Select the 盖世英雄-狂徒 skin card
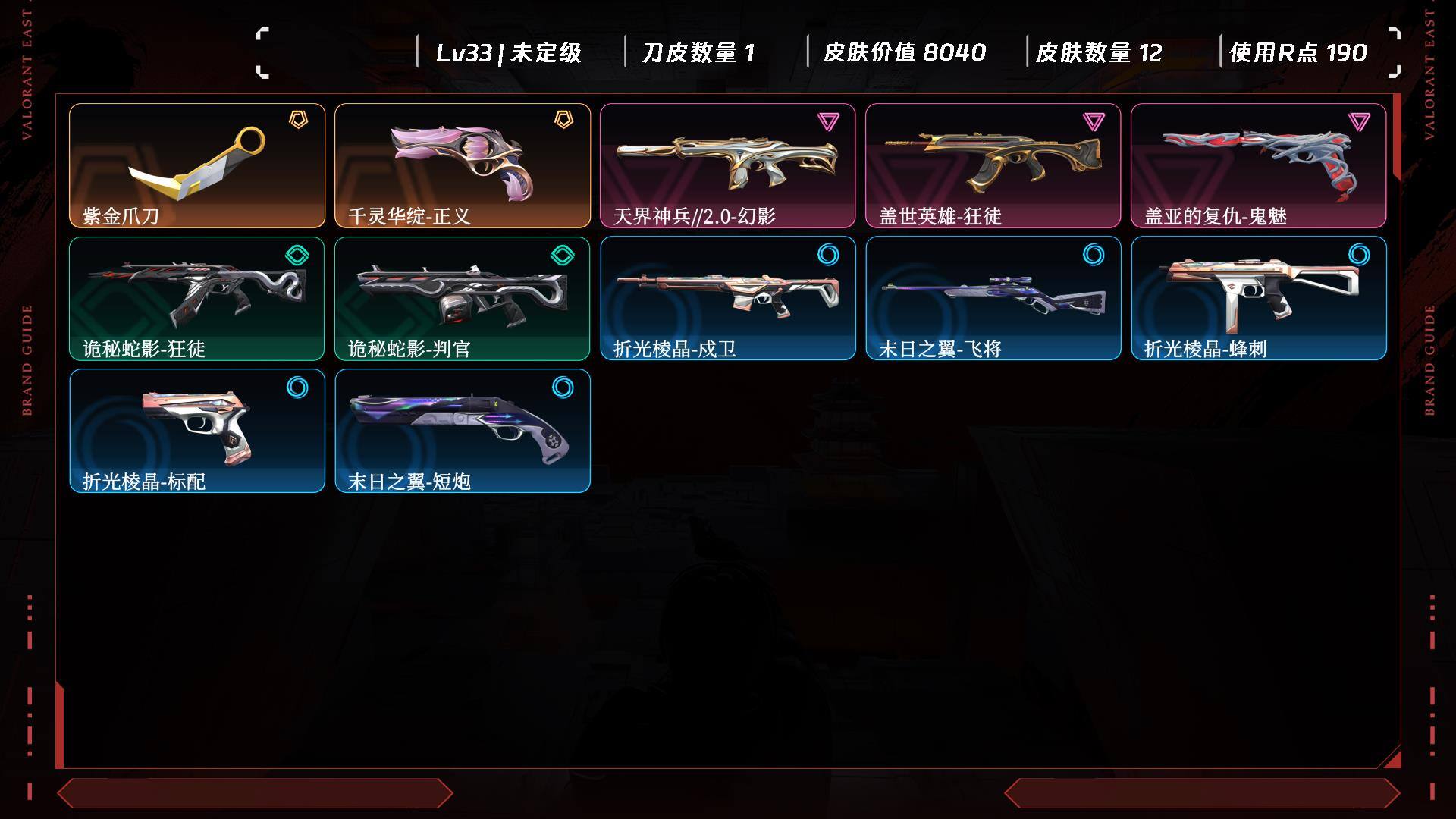Image resolution: width=1456 pixels, height=819 pixels. tap(993, 165)
